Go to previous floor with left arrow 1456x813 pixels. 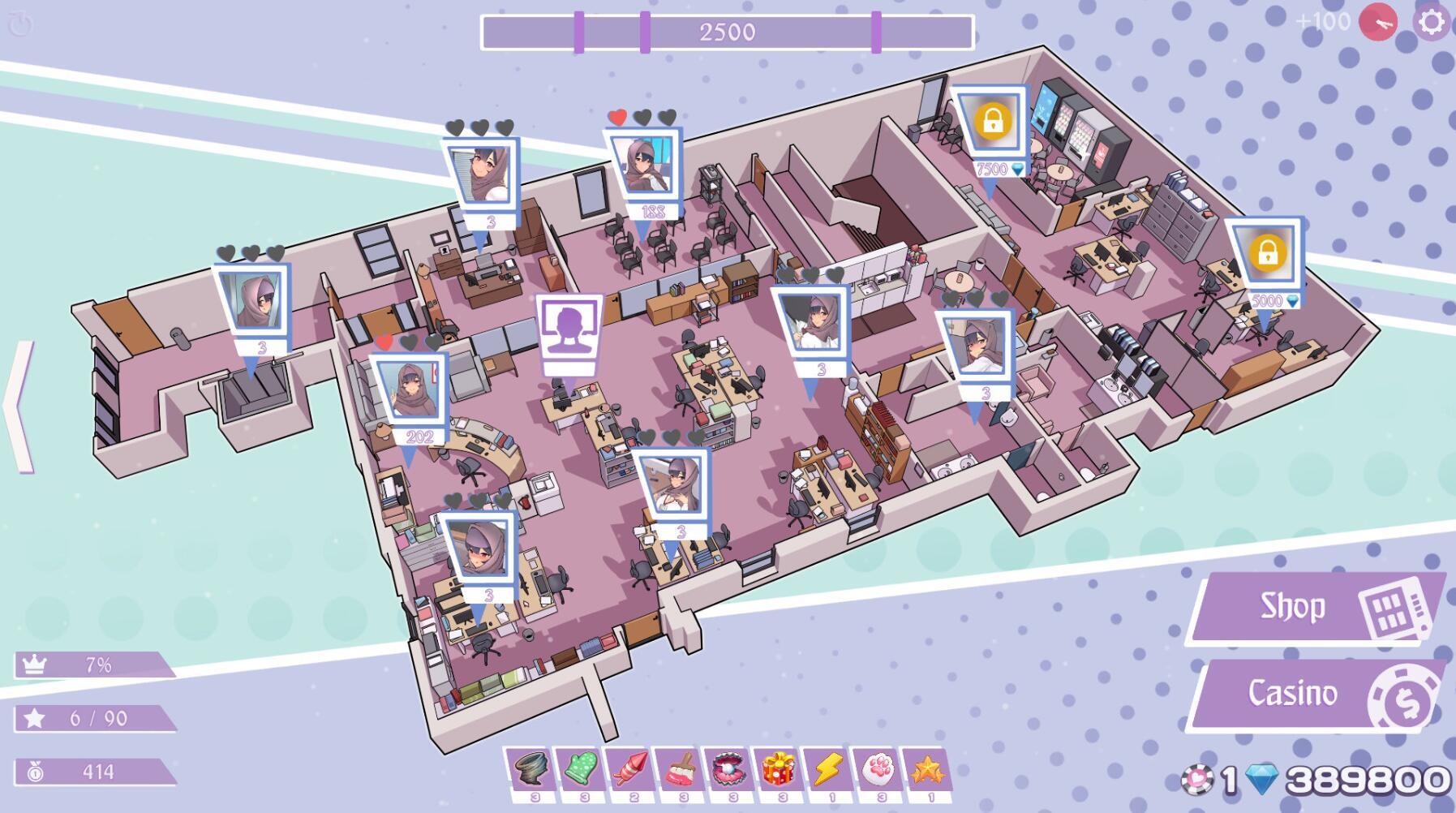pyautogui.click(x=19, y=406)
